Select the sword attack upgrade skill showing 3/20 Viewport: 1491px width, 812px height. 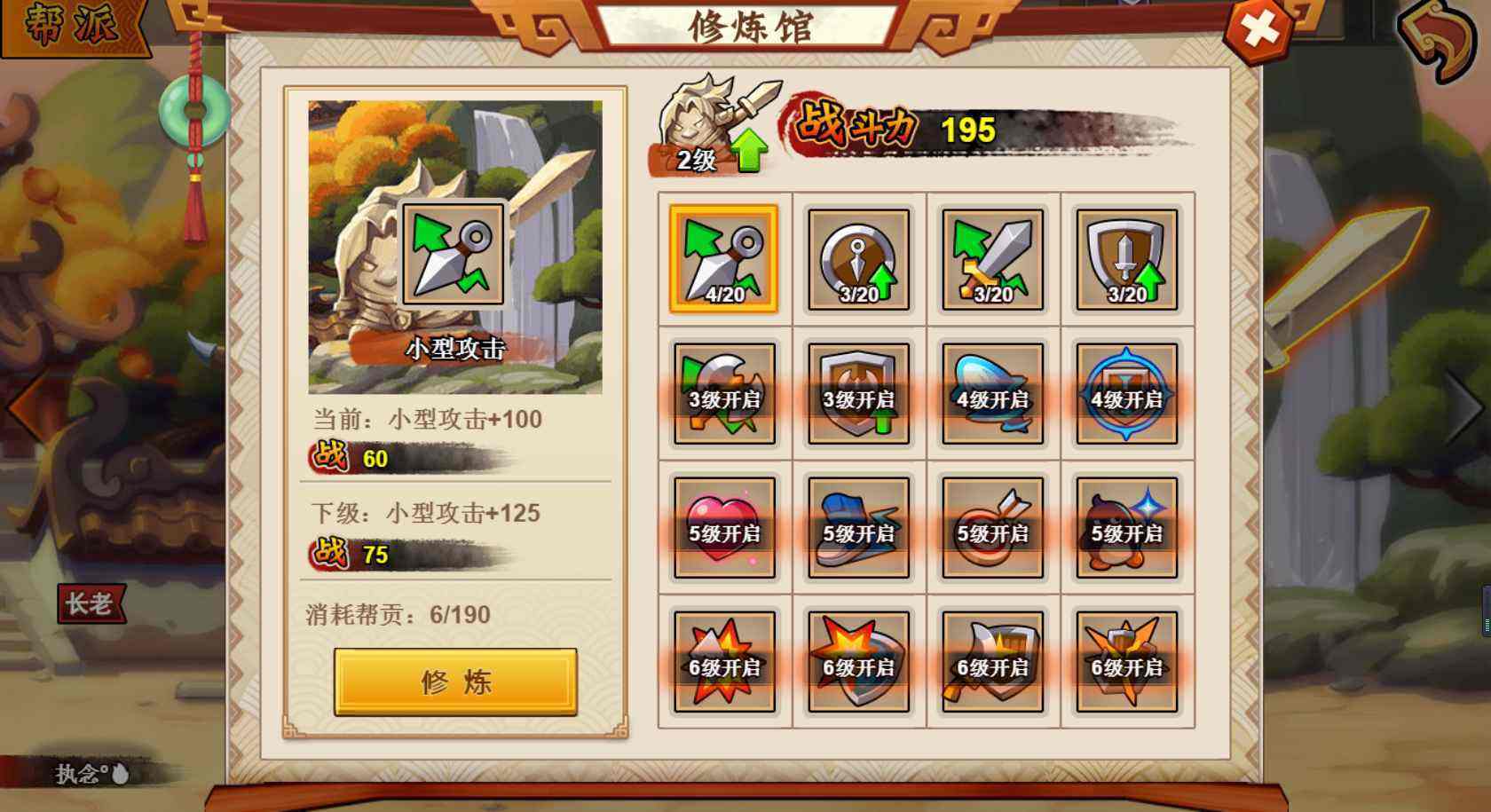pyautogui.click(x=991, y=257)
